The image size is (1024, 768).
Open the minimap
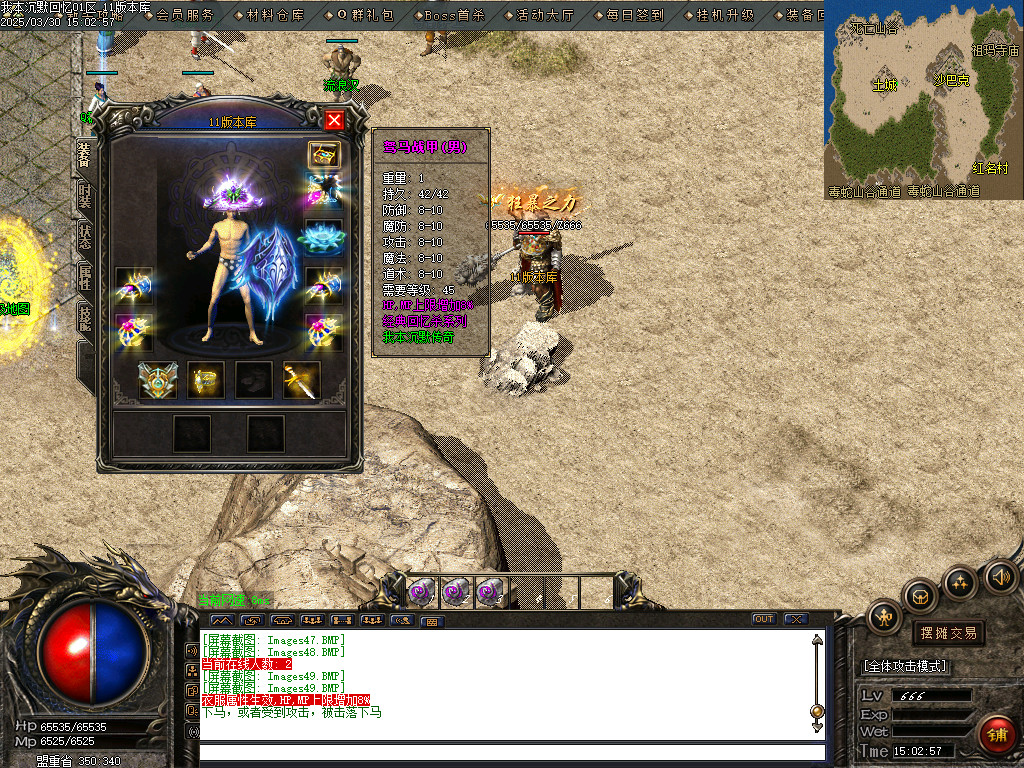923,100
